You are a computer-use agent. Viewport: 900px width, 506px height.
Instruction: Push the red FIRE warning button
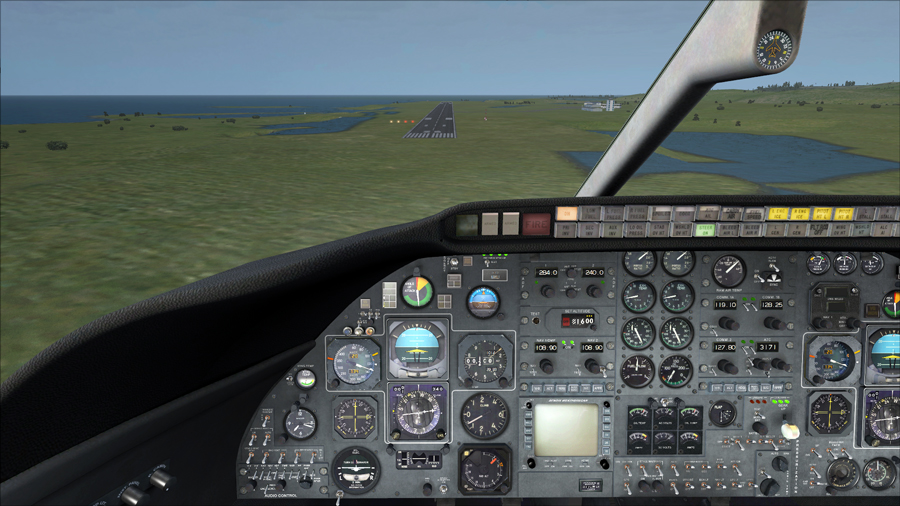(536, 224)
